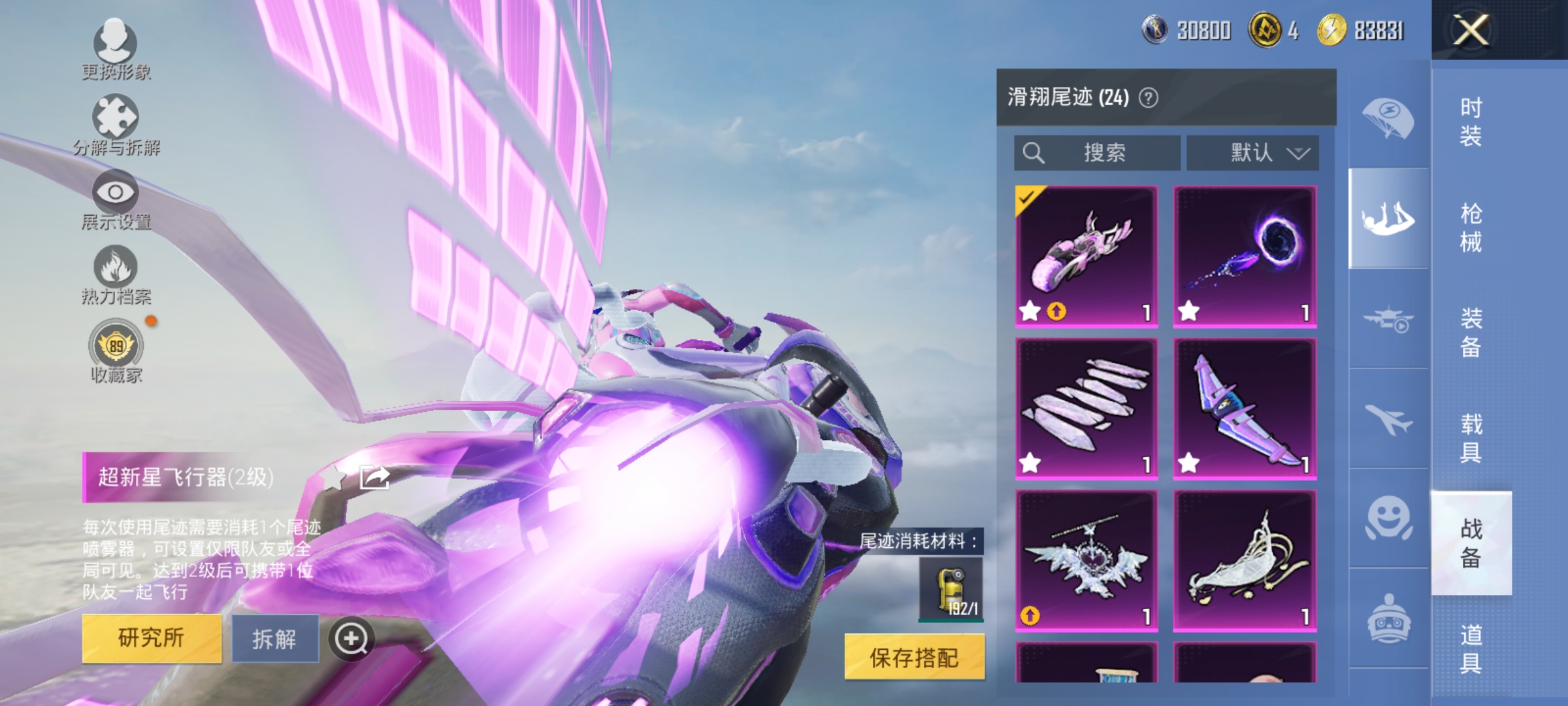Open the 默认 sorting dropdown

tap(1250, 152)
